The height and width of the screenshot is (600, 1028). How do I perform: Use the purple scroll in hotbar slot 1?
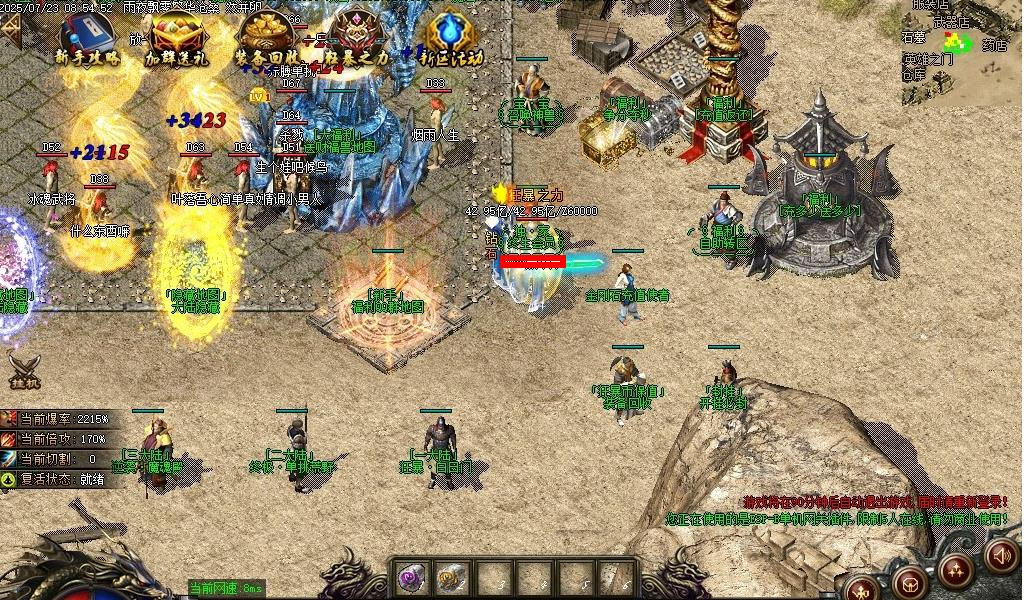coord(411,577)
